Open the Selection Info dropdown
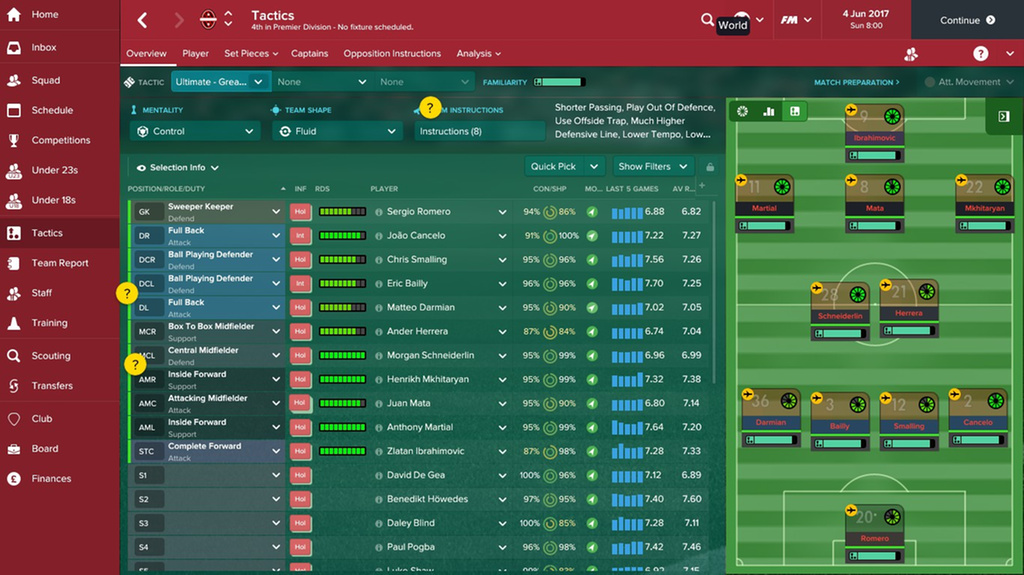The image size is (1024, 575). click(178, 168)
